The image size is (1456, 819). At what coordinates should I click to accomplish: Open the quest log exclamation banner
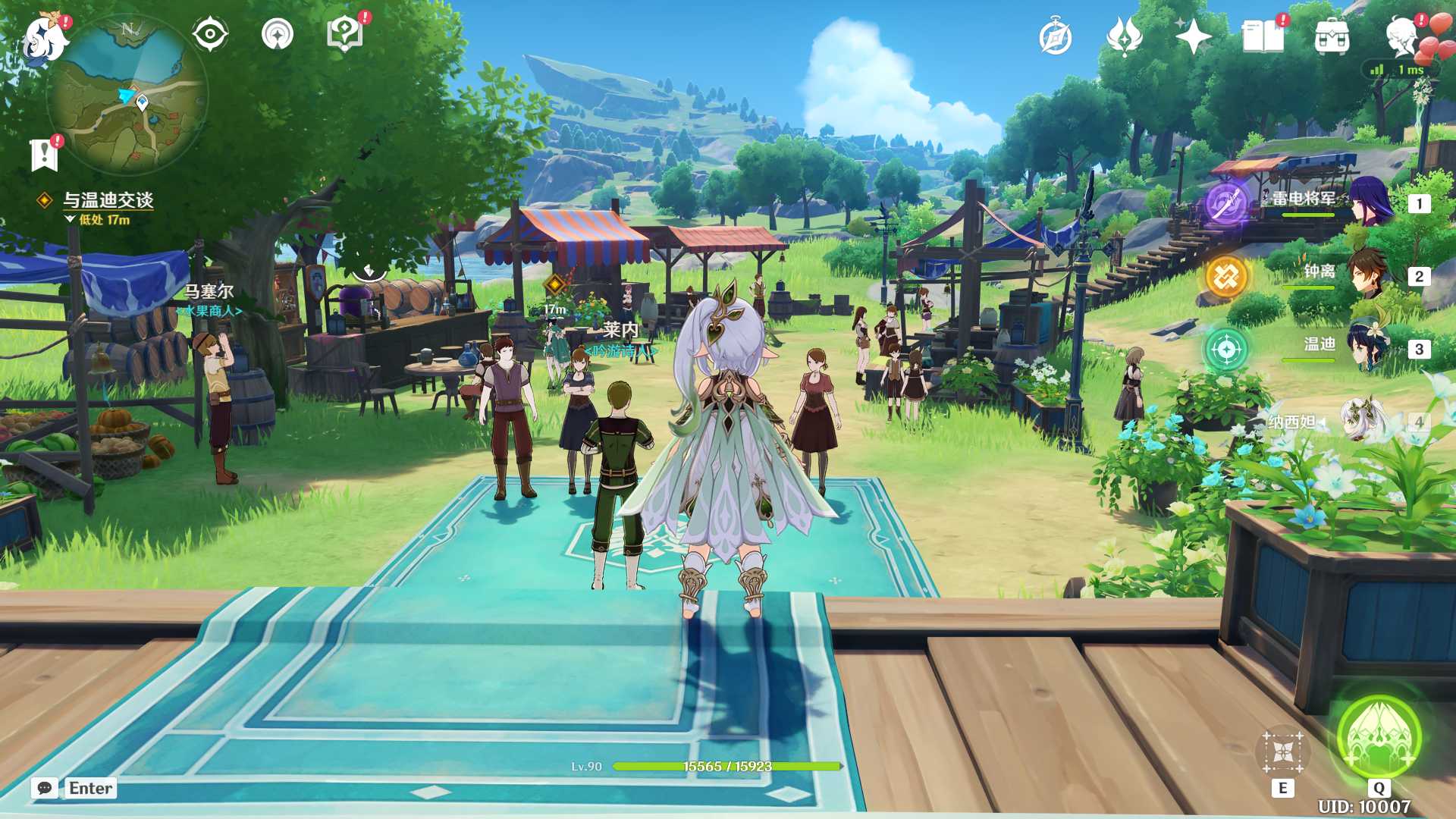pyautogui.click(x=44, y=154)
